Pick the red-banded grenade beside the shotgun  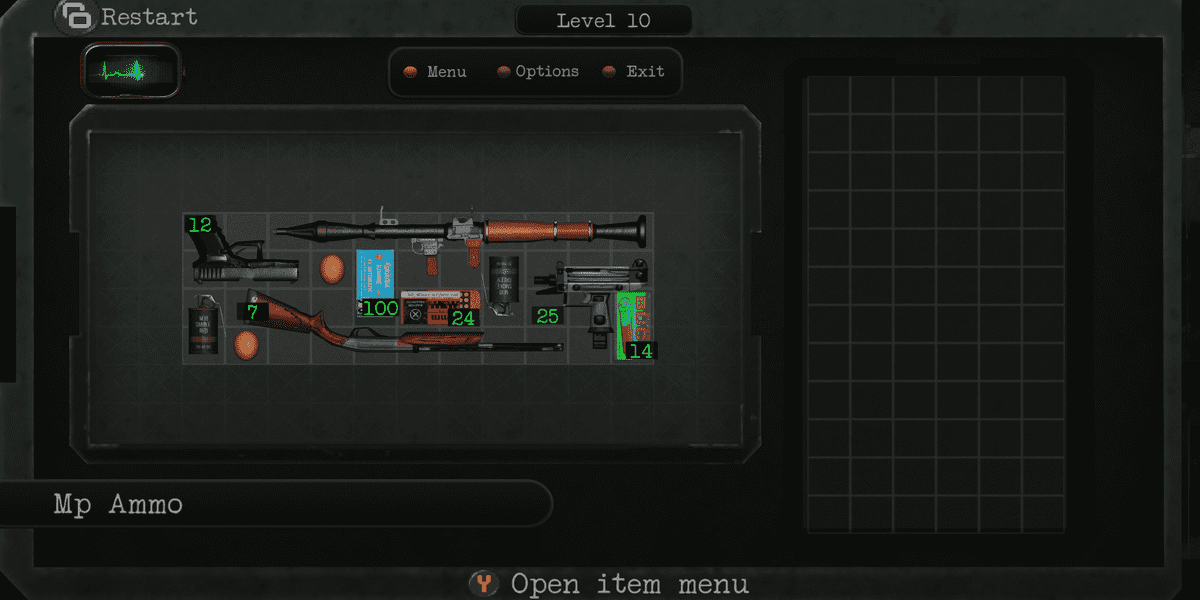tap(203, 325)
